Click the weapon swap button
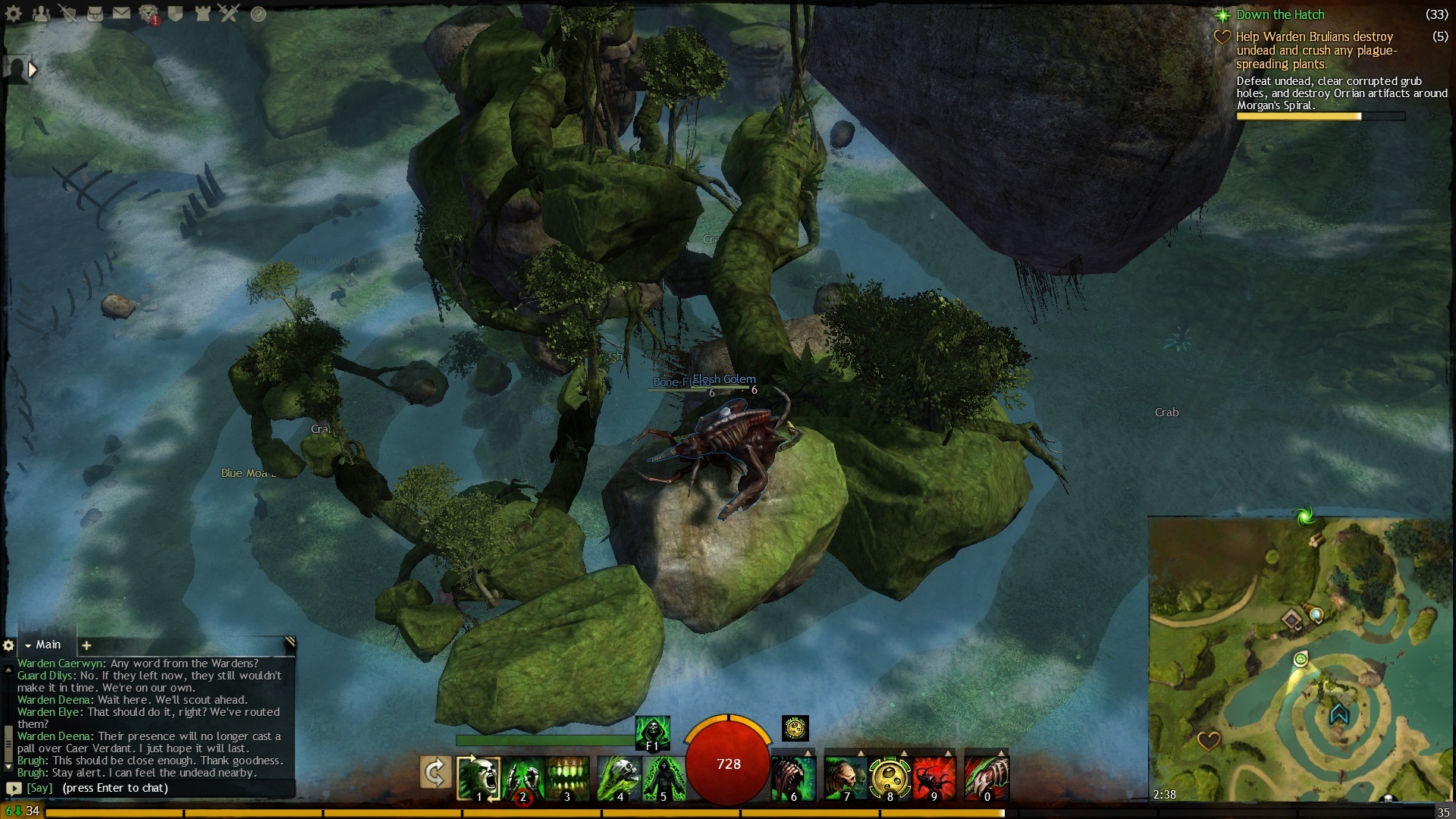The image size is (1456, 819). (x=435, y=773)
